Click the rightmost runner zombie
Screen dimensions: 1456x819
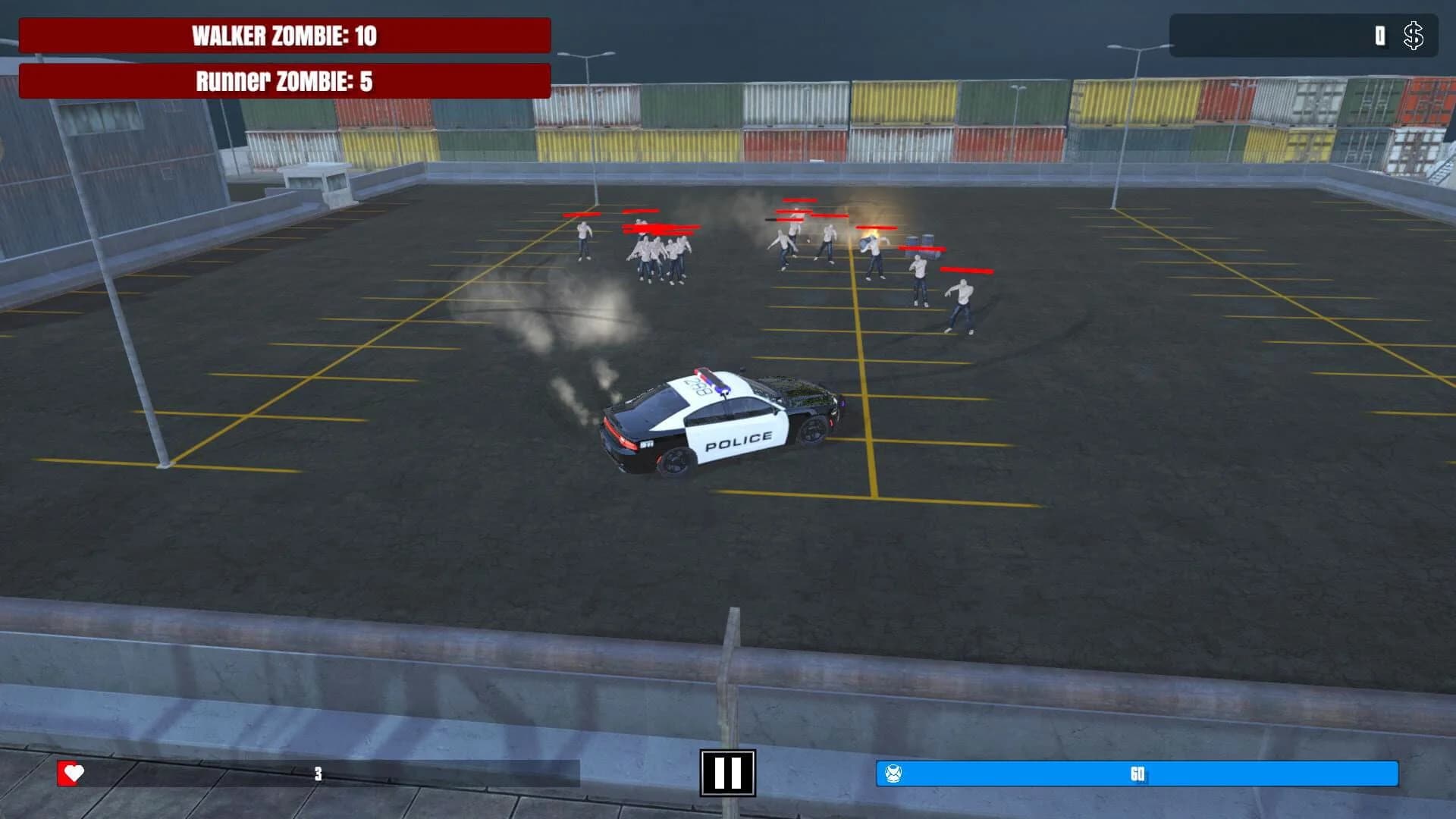pyautogui.click(x=963, y=303)
